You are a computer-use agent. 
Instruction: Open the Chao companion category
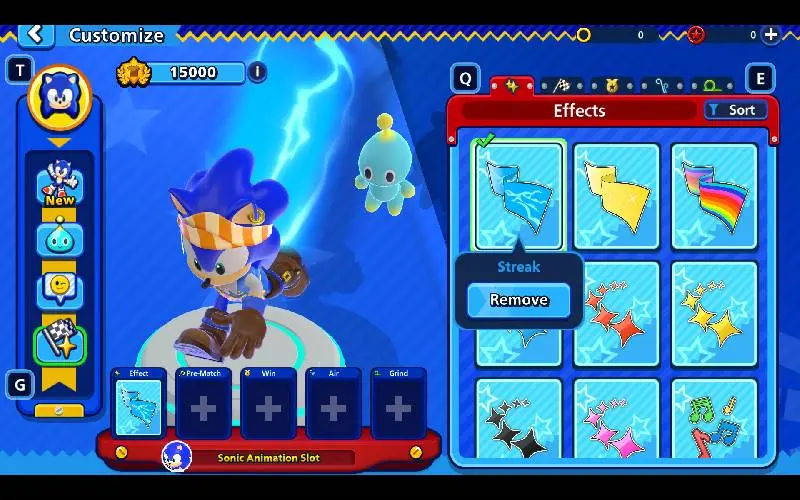tap(59, 238)
